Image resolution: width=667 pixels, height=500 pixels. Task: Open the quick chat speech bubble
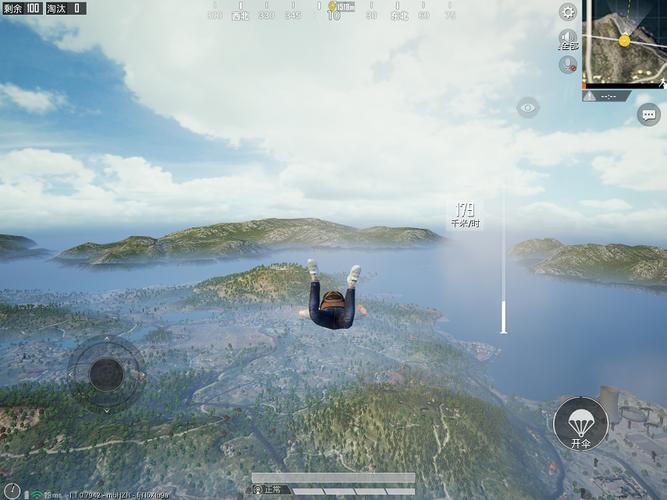coord(648,114)
